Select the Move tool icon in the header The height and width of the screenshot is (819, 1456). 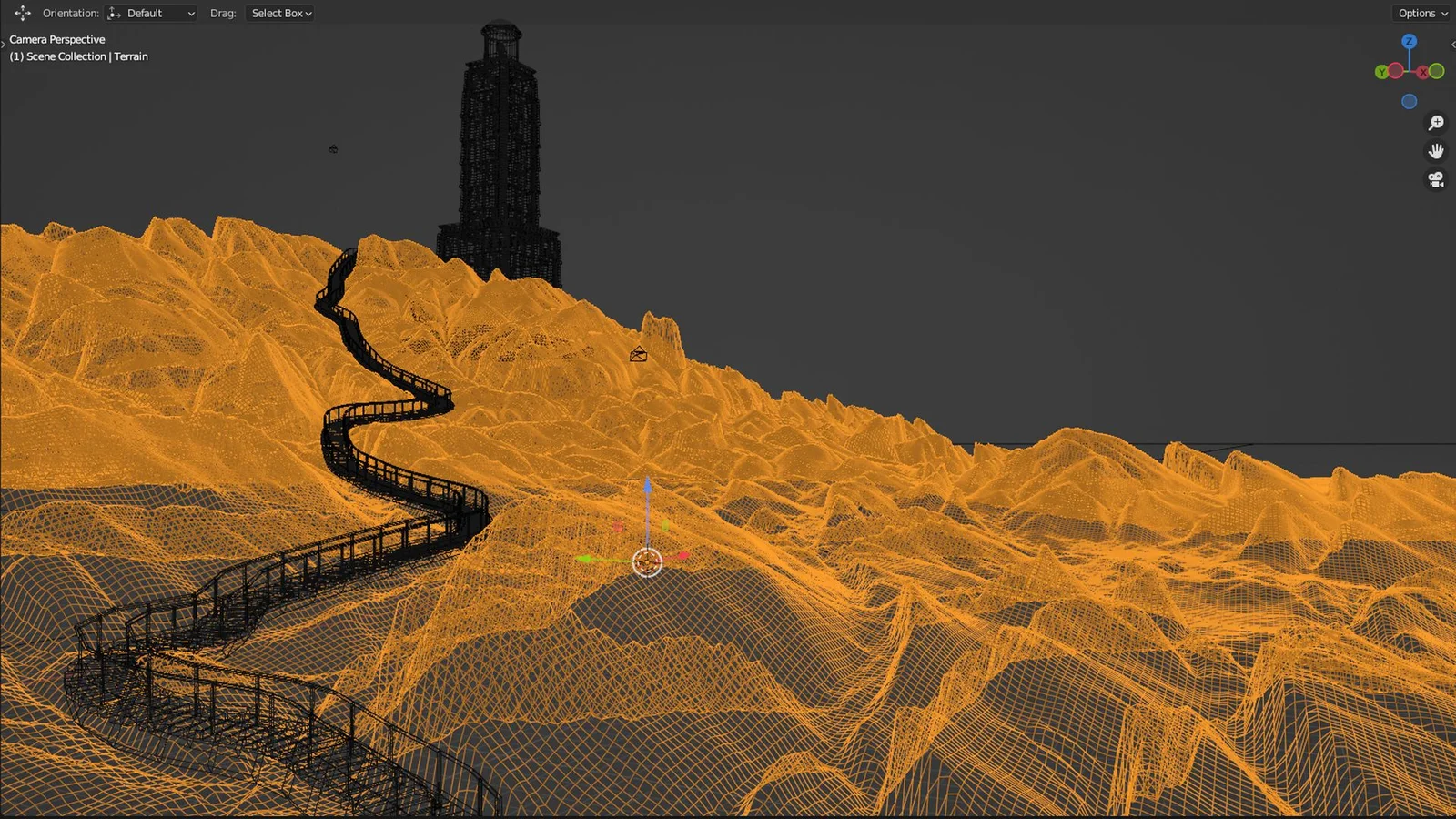[23, 13]
